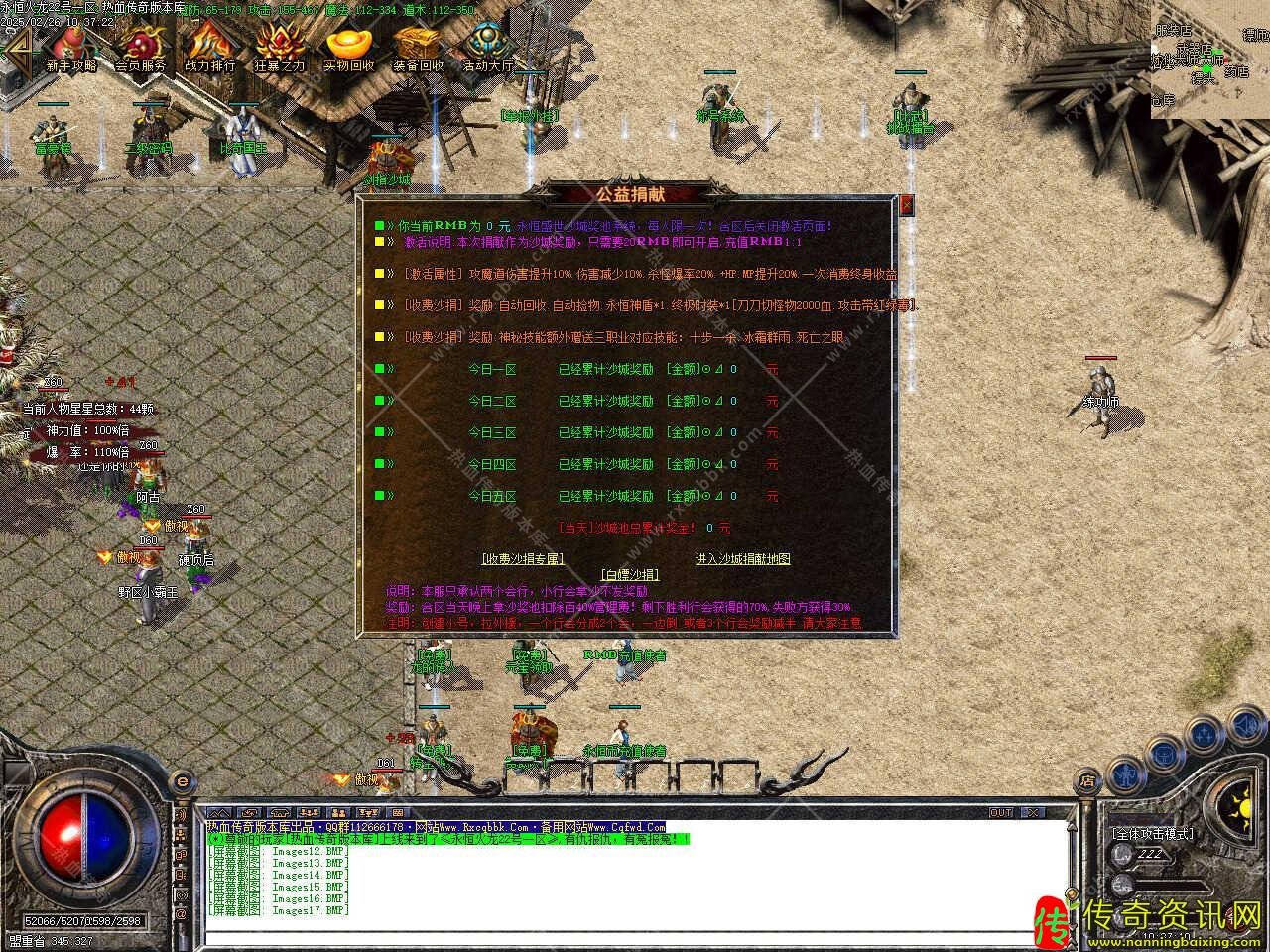Select the 进入沙城捐献地图 option
This screenshot has height=952, width=1270.
[742, 559]
